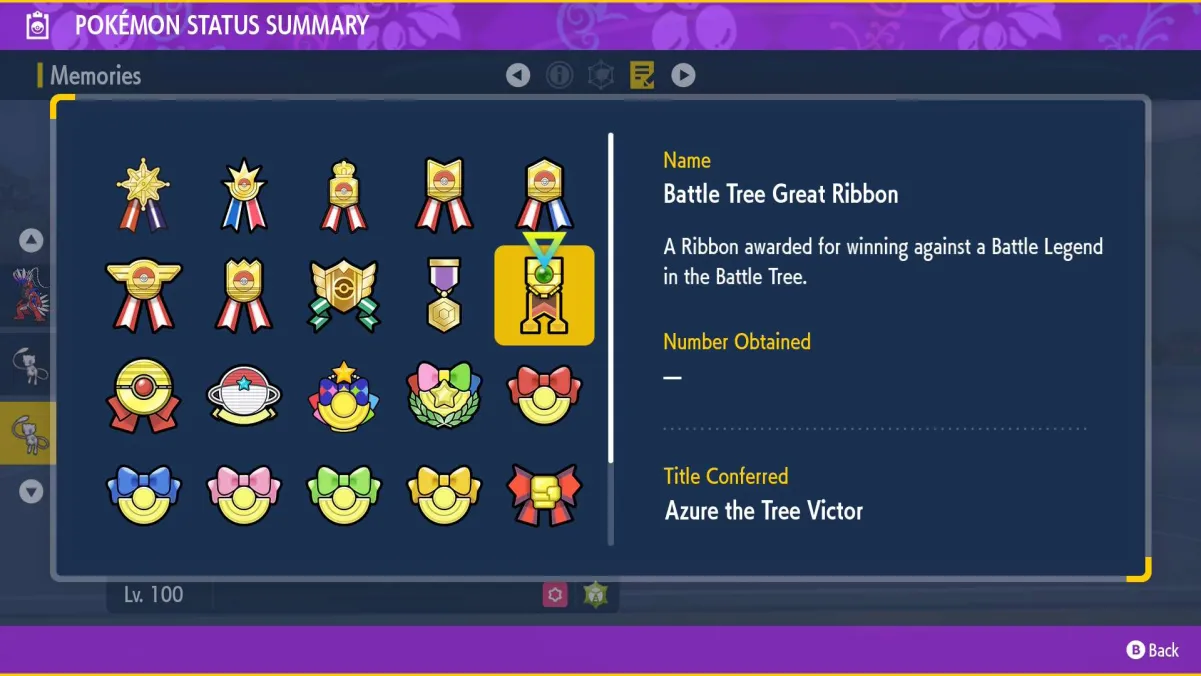Screen dimensions: 1201x676
Task: Select the highlighted Battle Tree Great Ribbon
Action: 544,296
